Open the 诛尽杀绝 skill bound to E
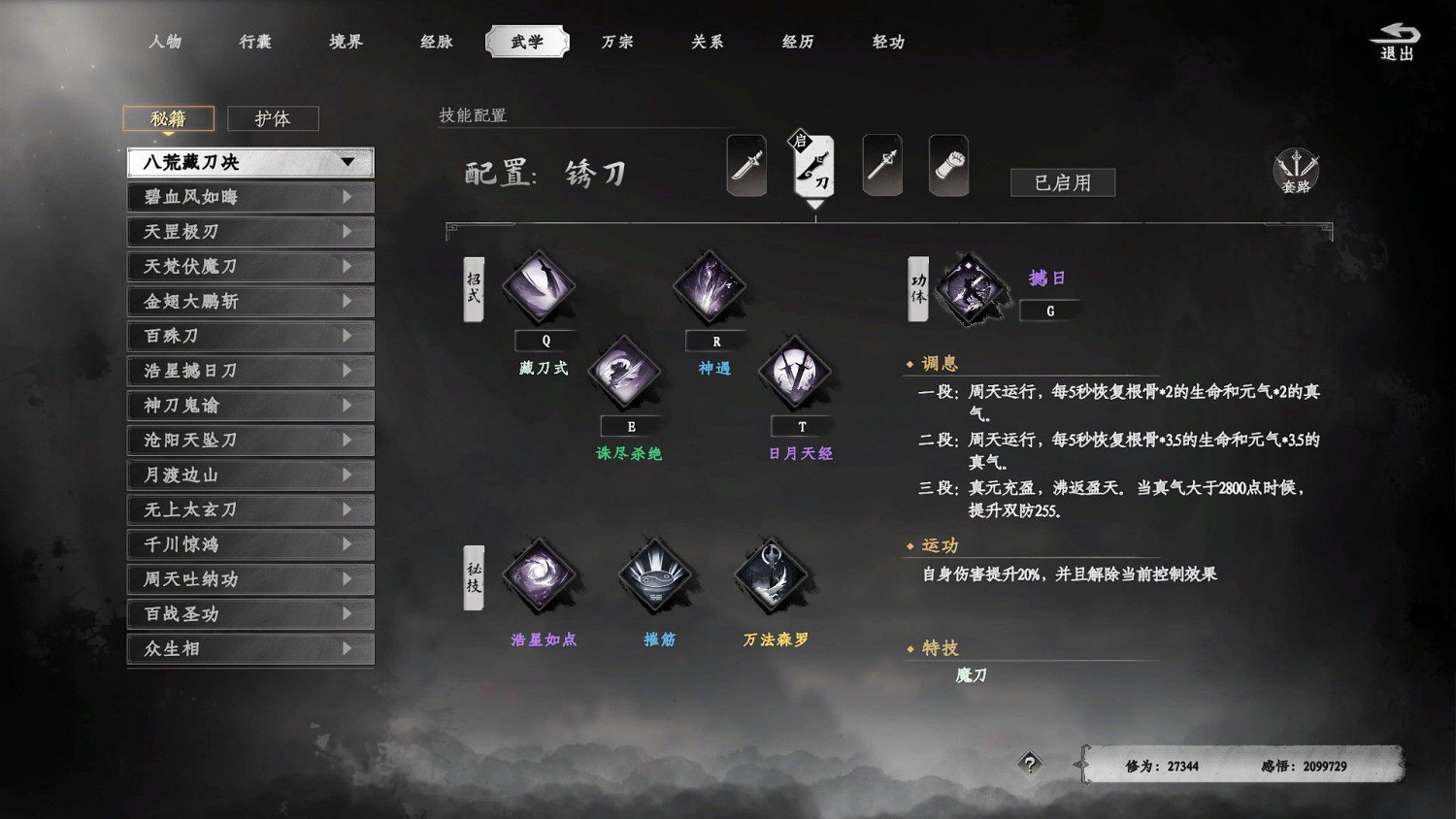This screenshot has height=819, width=1456. [x=626, y=373]
